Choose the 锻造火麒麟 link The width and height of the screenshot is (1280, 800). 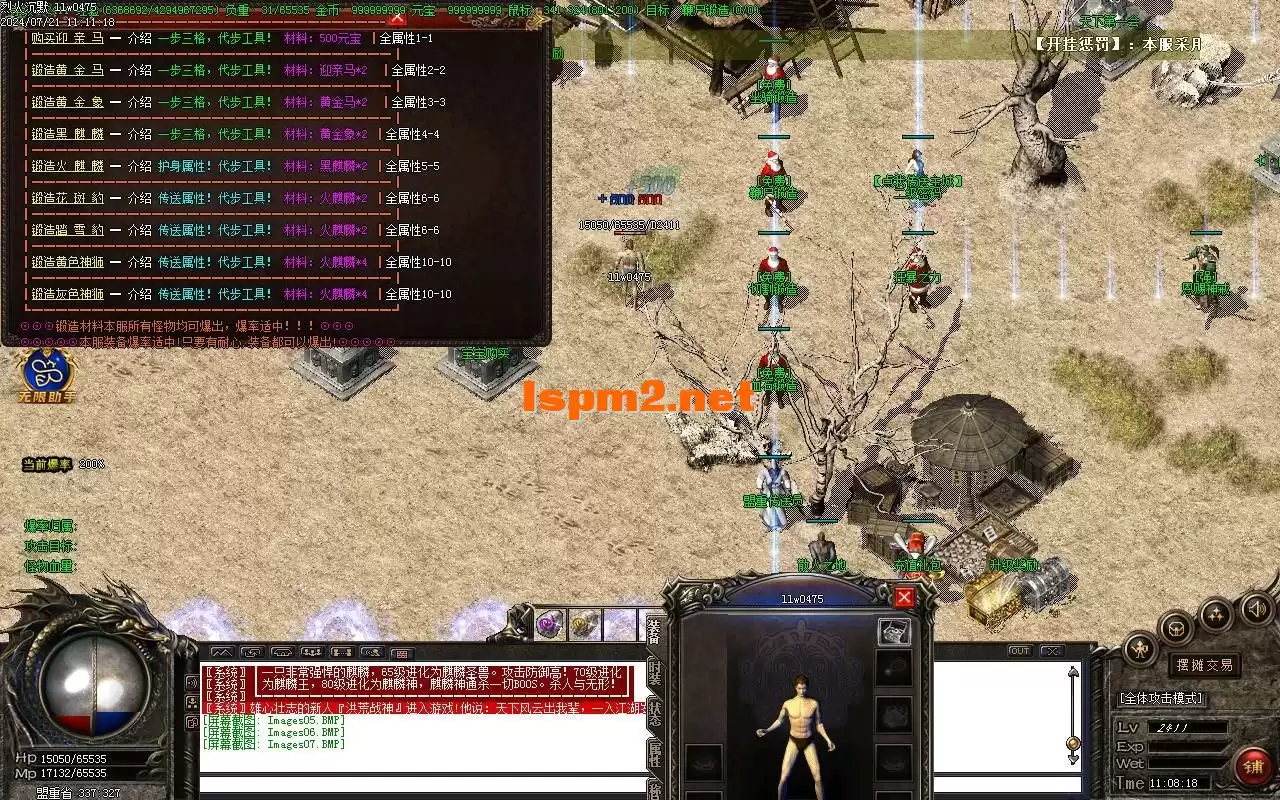point(67,166)
